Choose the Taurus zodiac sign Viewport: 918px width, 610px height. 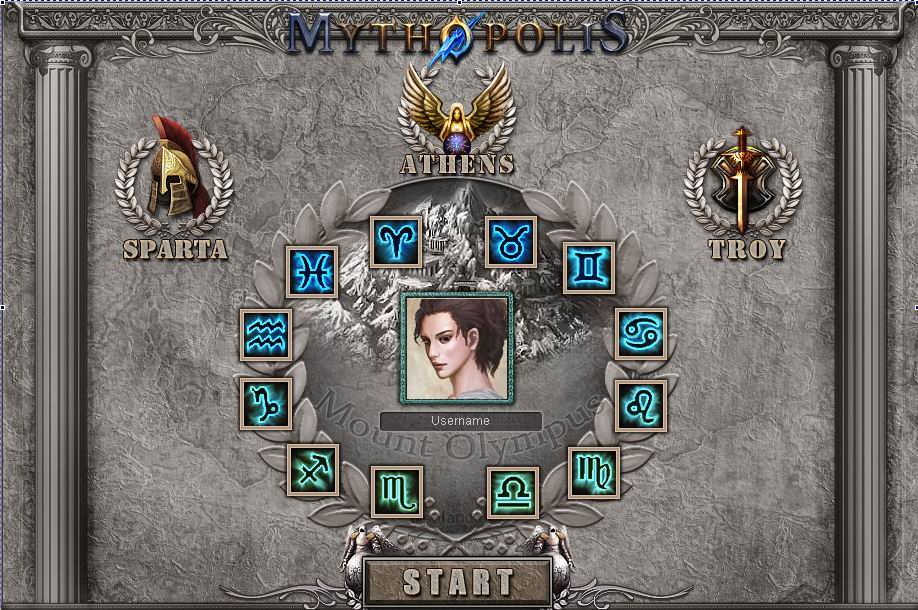pos(512,242)
